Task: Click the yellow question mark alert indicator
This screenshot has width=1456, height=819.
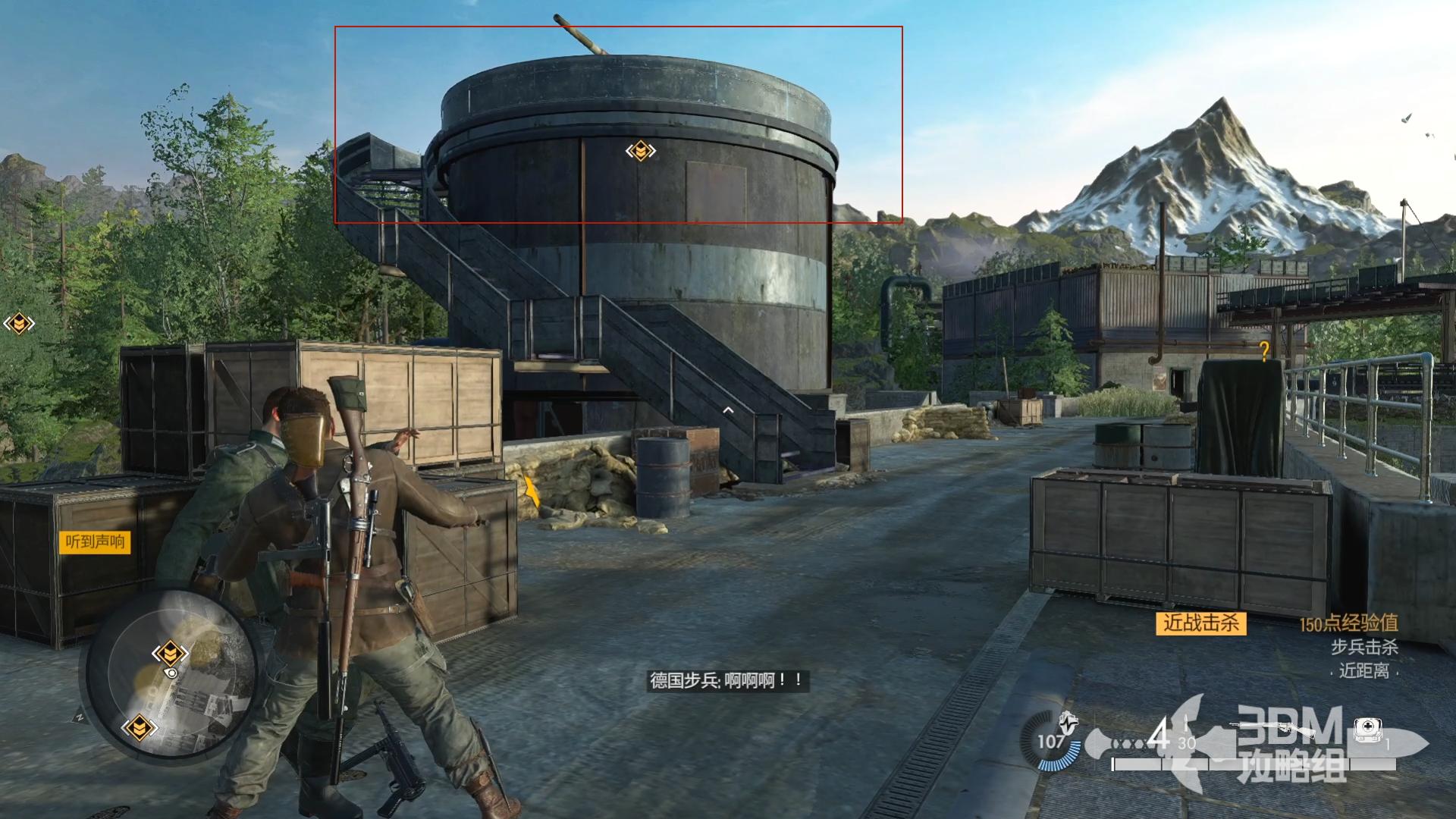Action: (1264, 350)
